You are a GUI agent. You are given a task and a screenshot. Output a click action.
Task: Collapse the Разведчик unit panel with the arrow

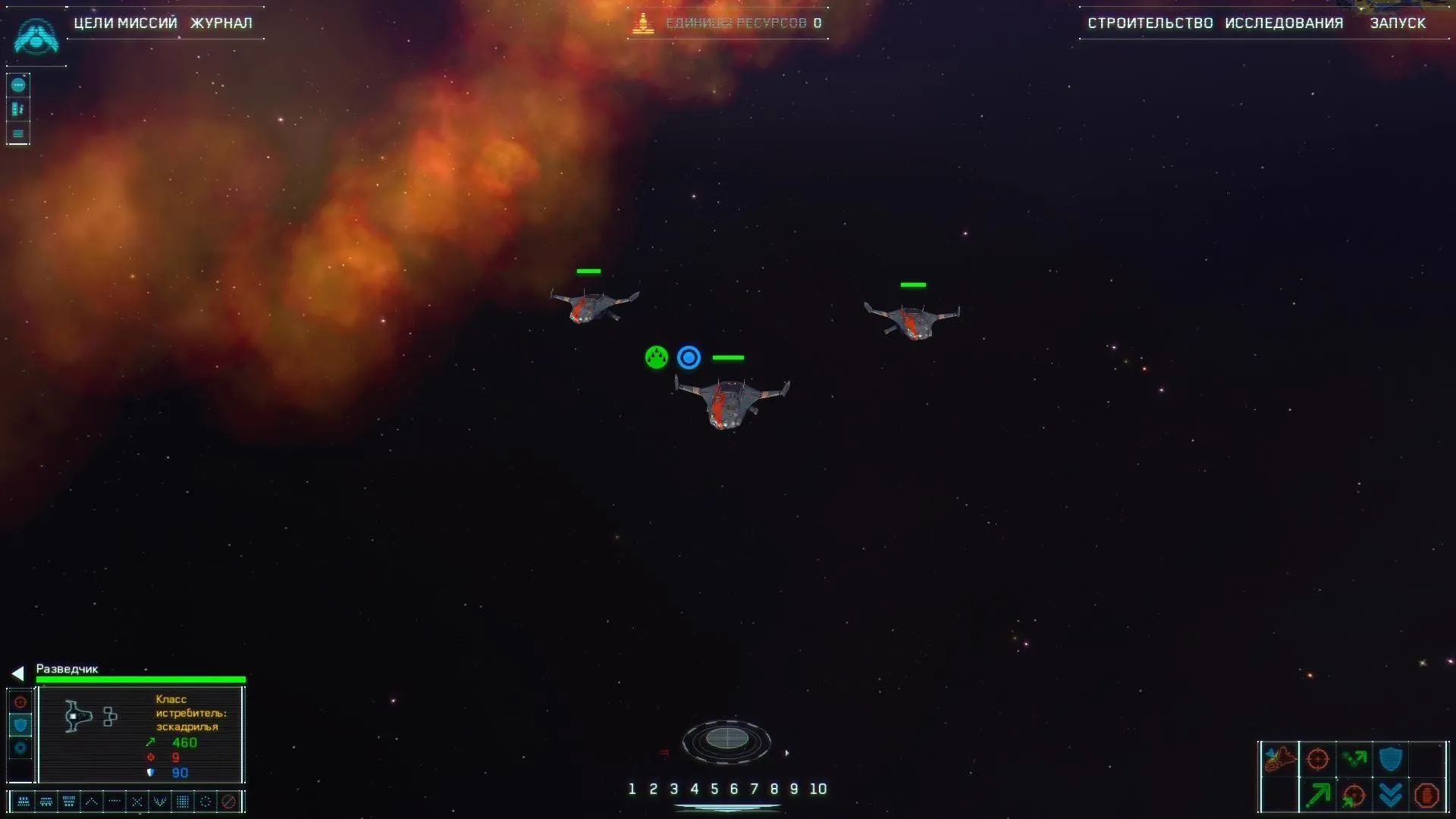(17, 673)
